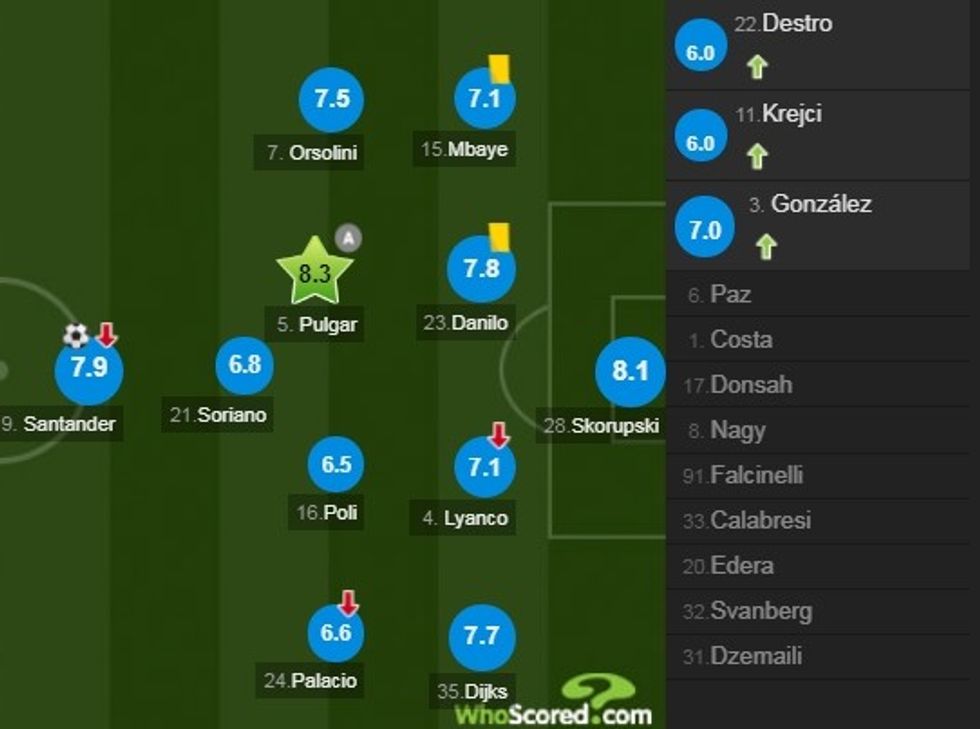The image size is (980, 729).
Task: Select Lyanco's 7.1 rating circle
Action: coord(484,467)
